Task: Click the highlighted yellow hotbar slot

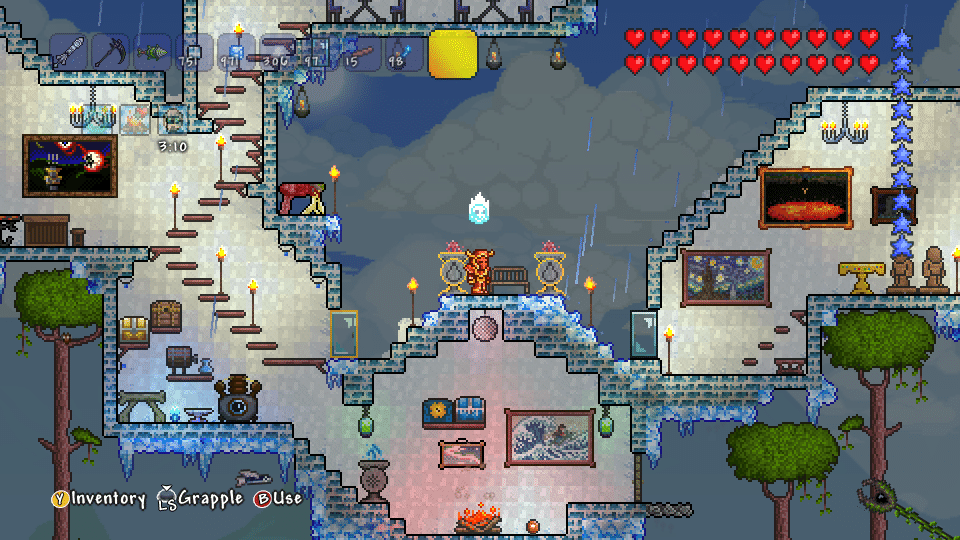Action: coord(453,53)
